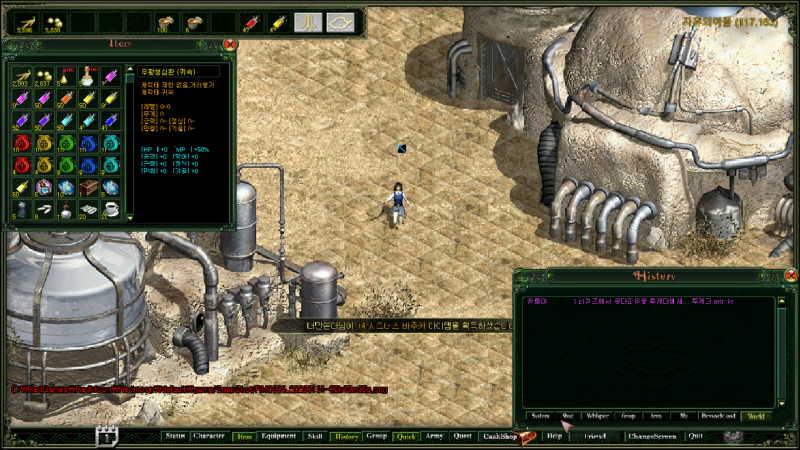The width and height of the screenshot is (800, 450).
Task: Close the History chat window
Action: pyautogui.click(x=791, y=276)
